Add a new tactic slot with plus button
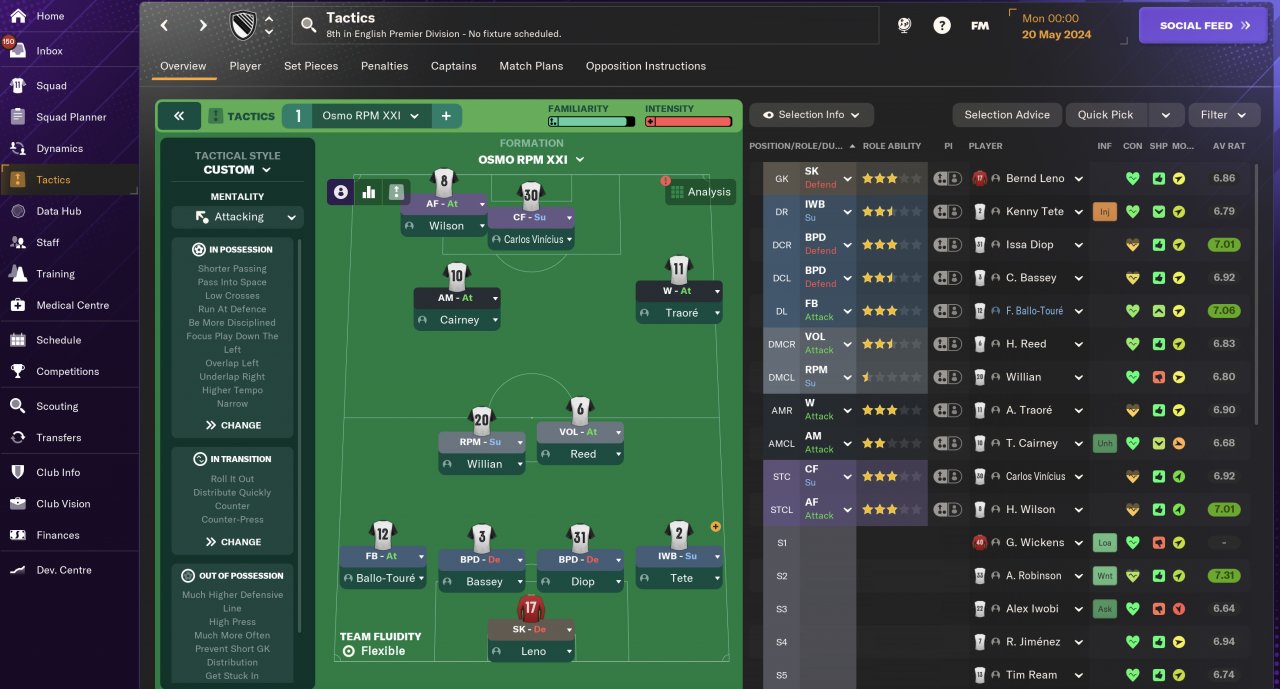 point(446,116)
